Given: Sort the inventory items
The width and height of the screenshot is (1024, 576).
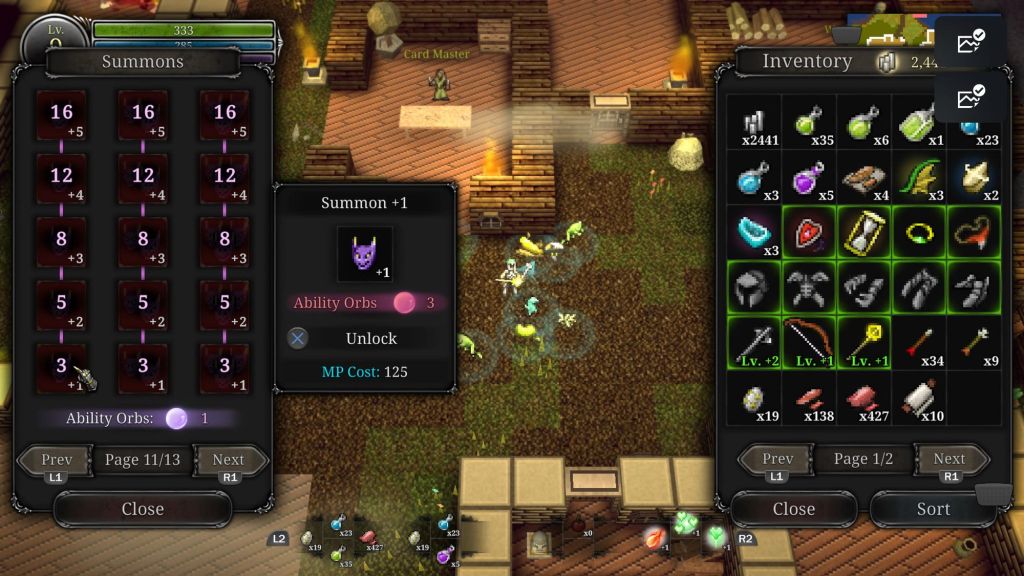Looking at the screenshot, I should [932, 509].
